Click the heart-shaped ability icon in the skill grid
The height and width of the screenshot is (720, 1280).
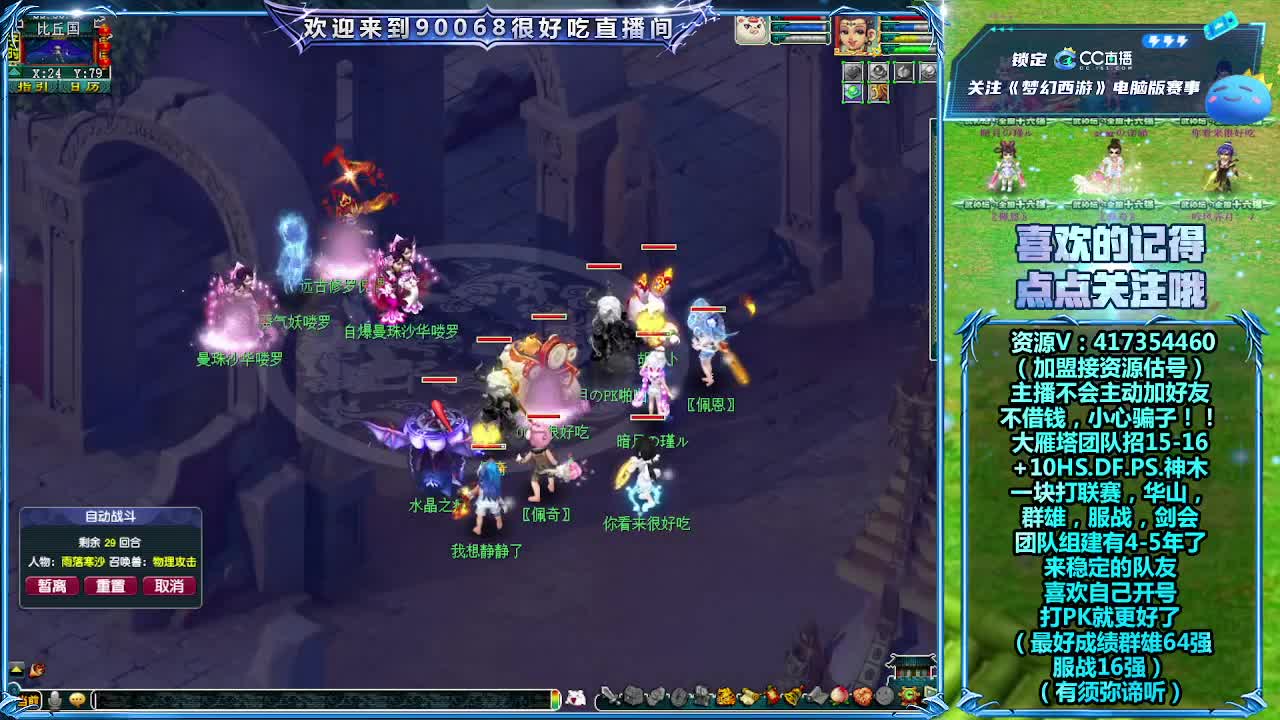tap(852, 71)
